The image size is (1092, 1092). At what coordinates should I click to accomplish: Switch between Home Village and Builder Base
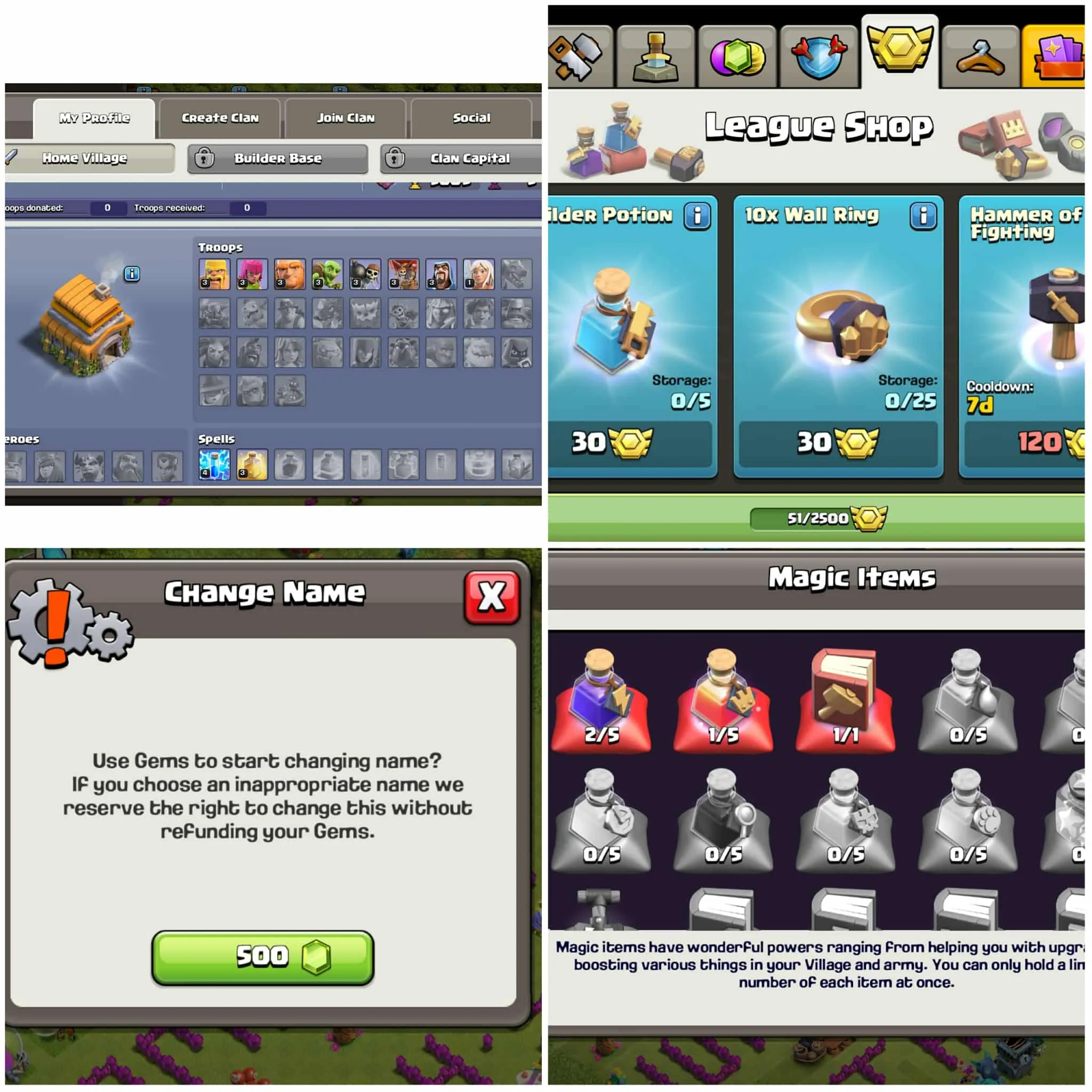click(x=277, y=159)
